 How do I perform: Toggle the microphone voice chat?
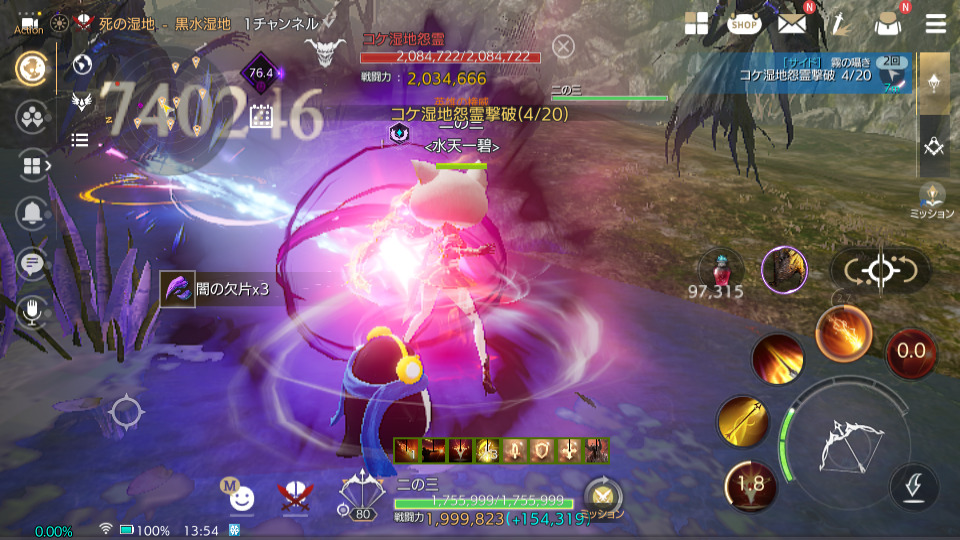tap(33, 312)
